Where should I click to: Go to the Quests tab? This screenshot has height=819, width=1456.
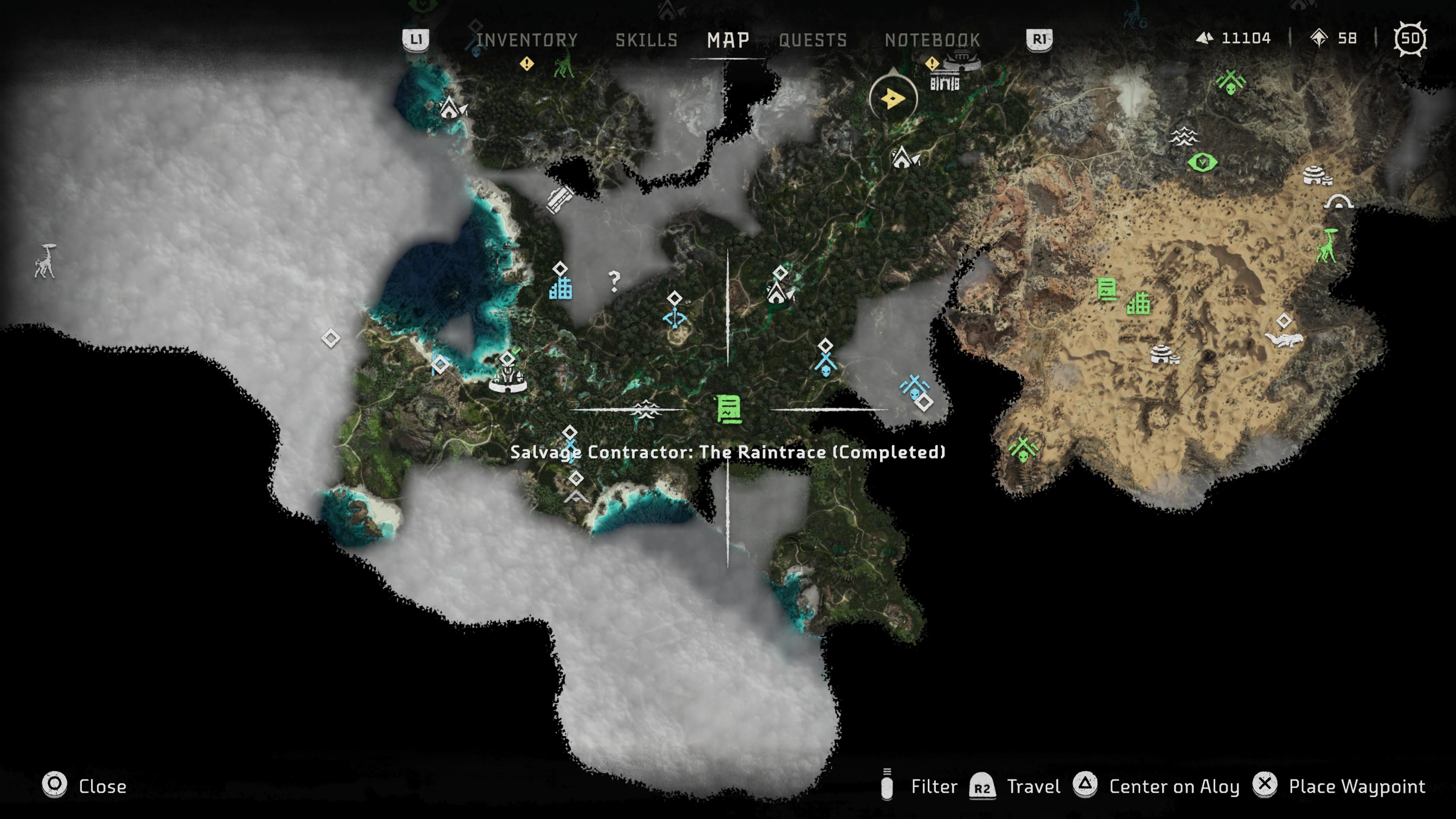pos(813,39)
